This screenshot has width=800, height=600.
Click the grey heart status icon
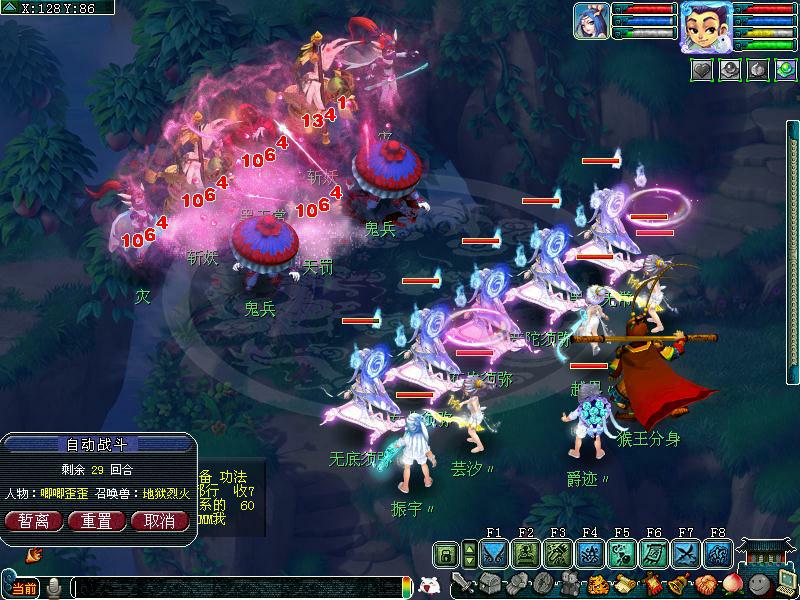pos(701,69)
